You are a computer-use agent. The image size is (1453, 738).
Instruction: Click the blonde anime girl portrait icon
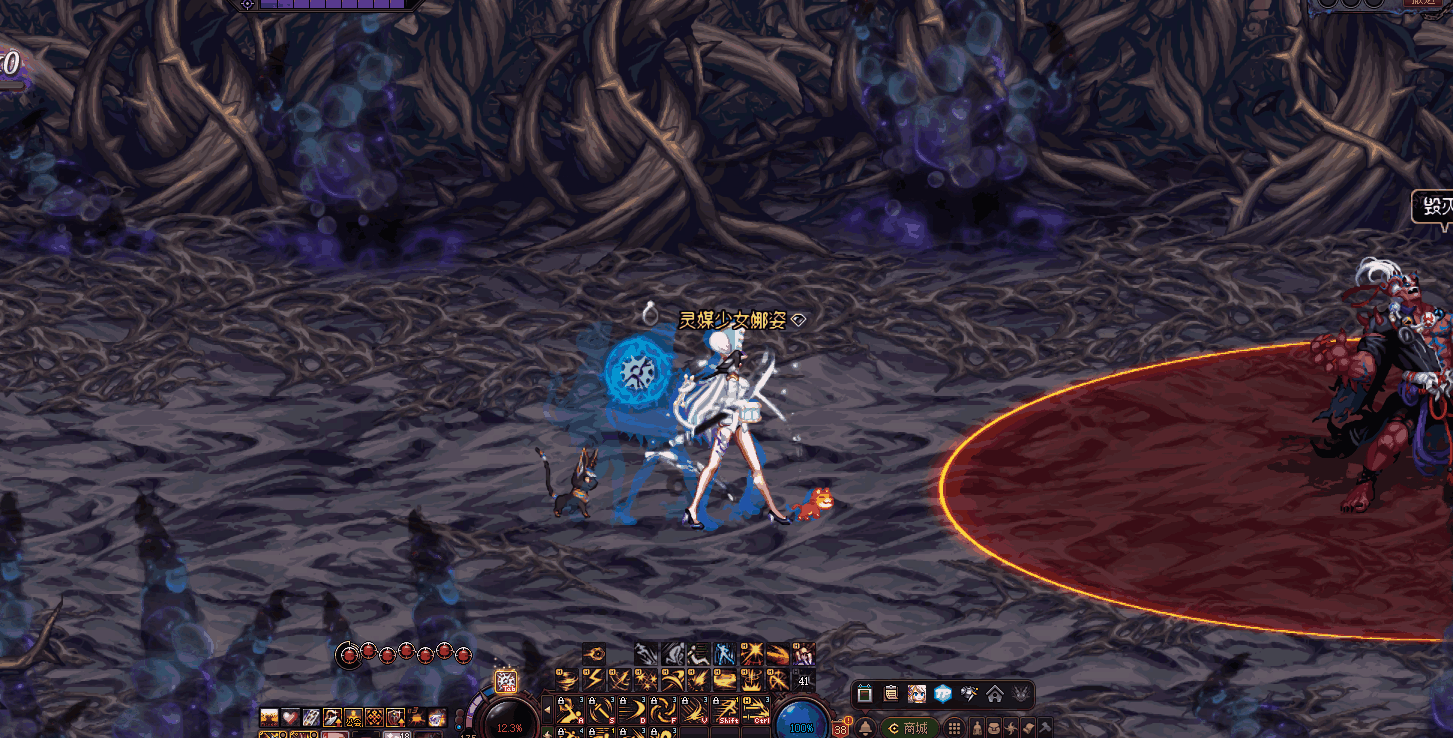[x=917, y=694]
